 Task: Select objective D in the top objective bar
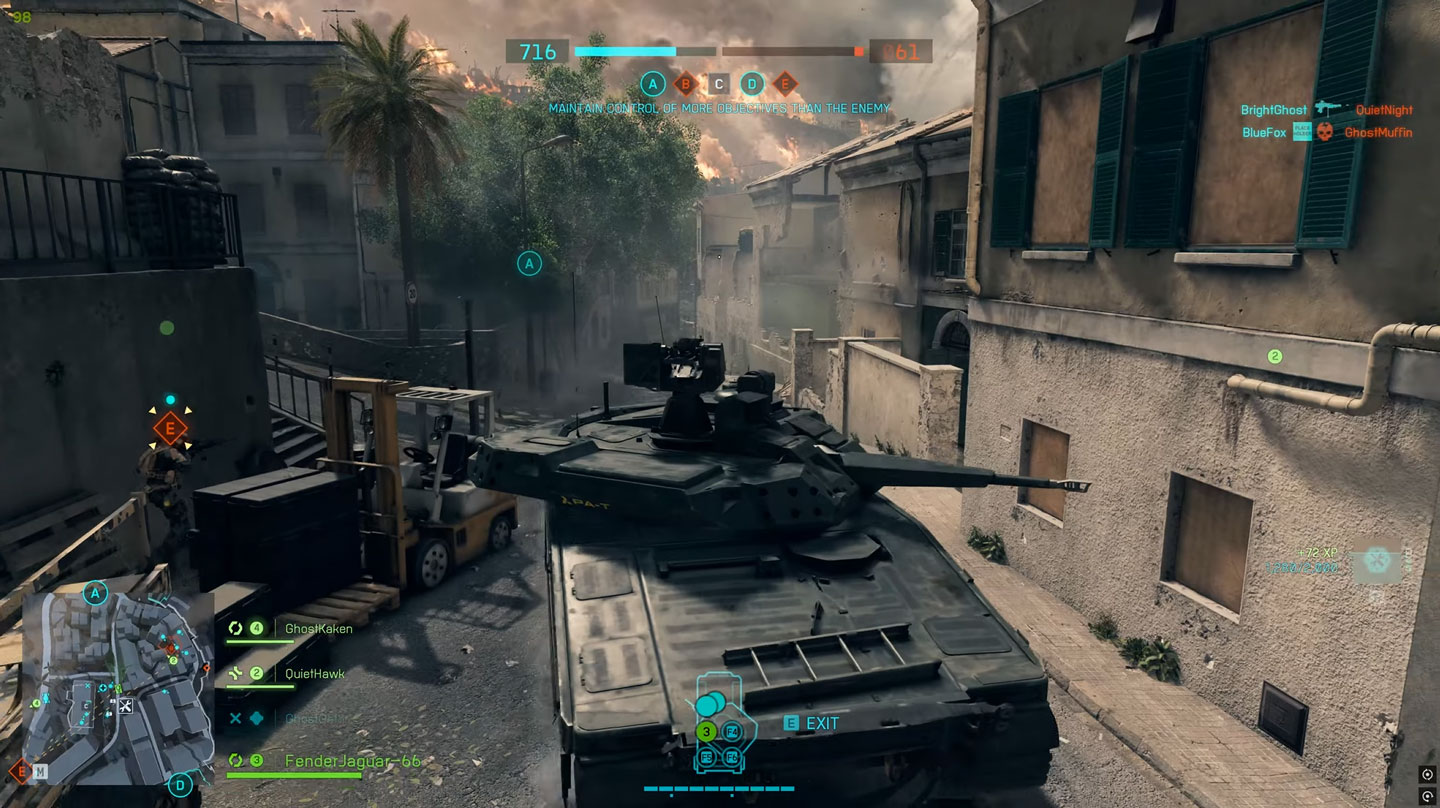752,84
